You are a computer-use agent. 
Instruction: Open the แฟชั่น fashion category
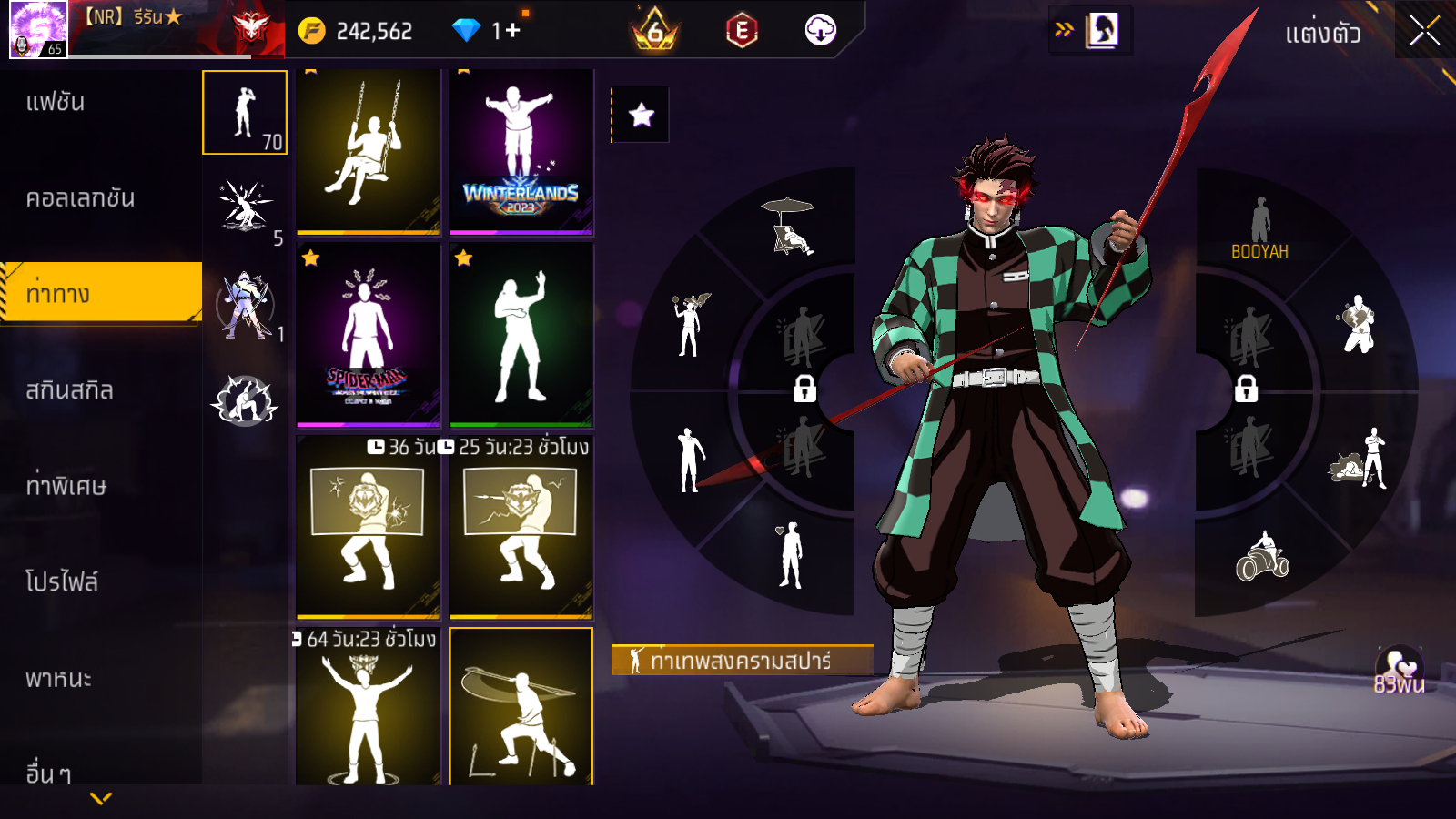coord(56,102)
